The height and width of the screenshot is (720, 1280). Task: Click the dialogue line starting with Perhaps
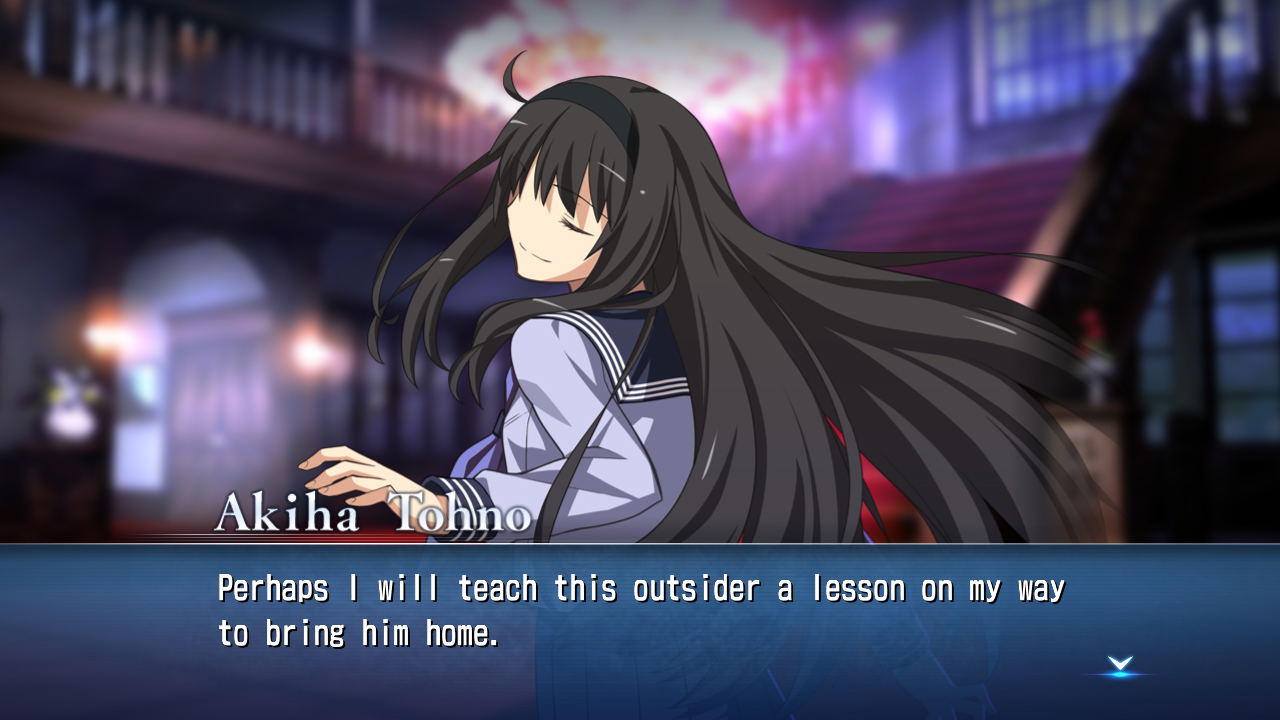640,588
